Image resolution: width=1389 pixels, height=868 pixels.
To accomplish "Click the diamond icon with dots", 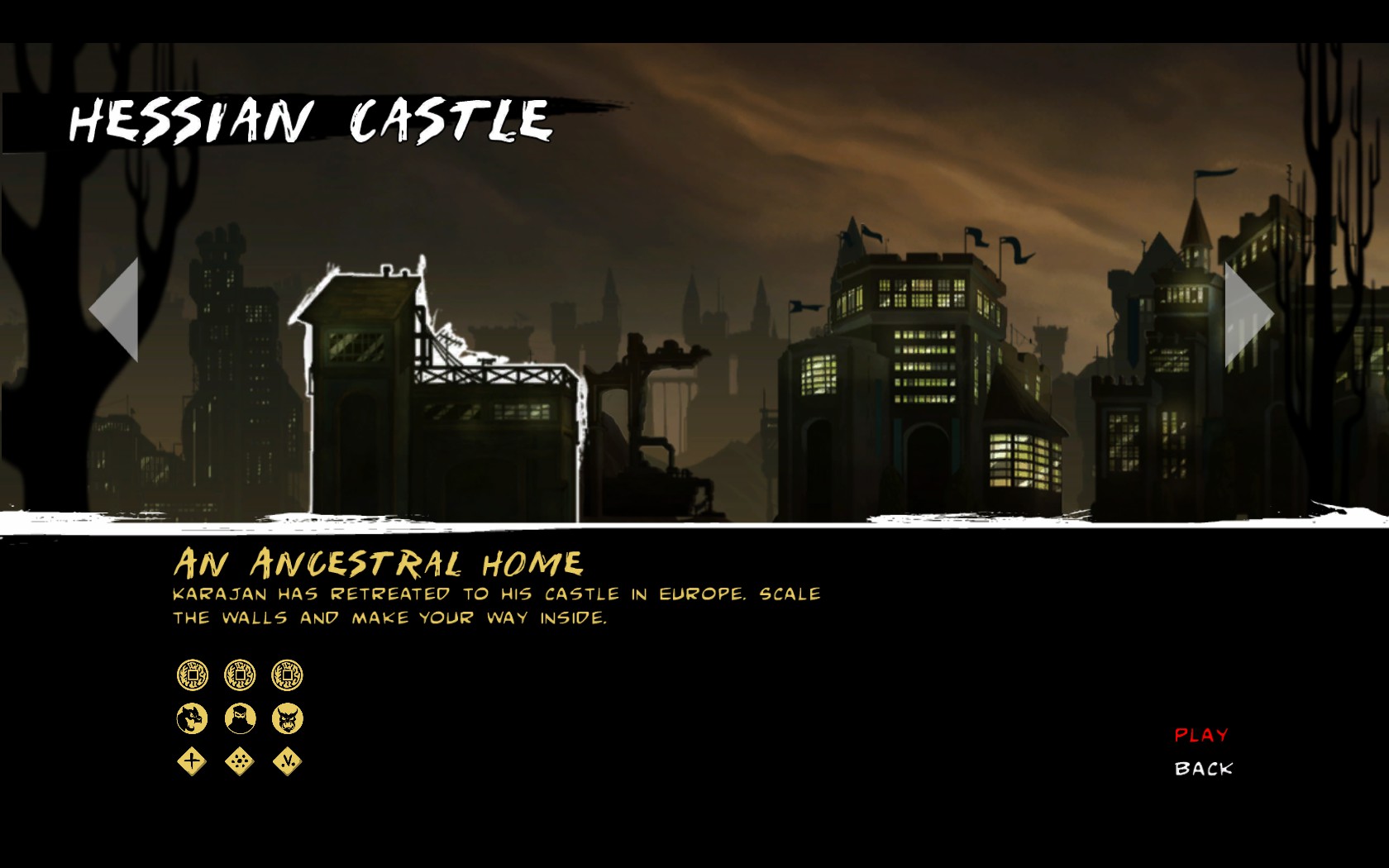I will pyautogui.click(x=240, y=761).
